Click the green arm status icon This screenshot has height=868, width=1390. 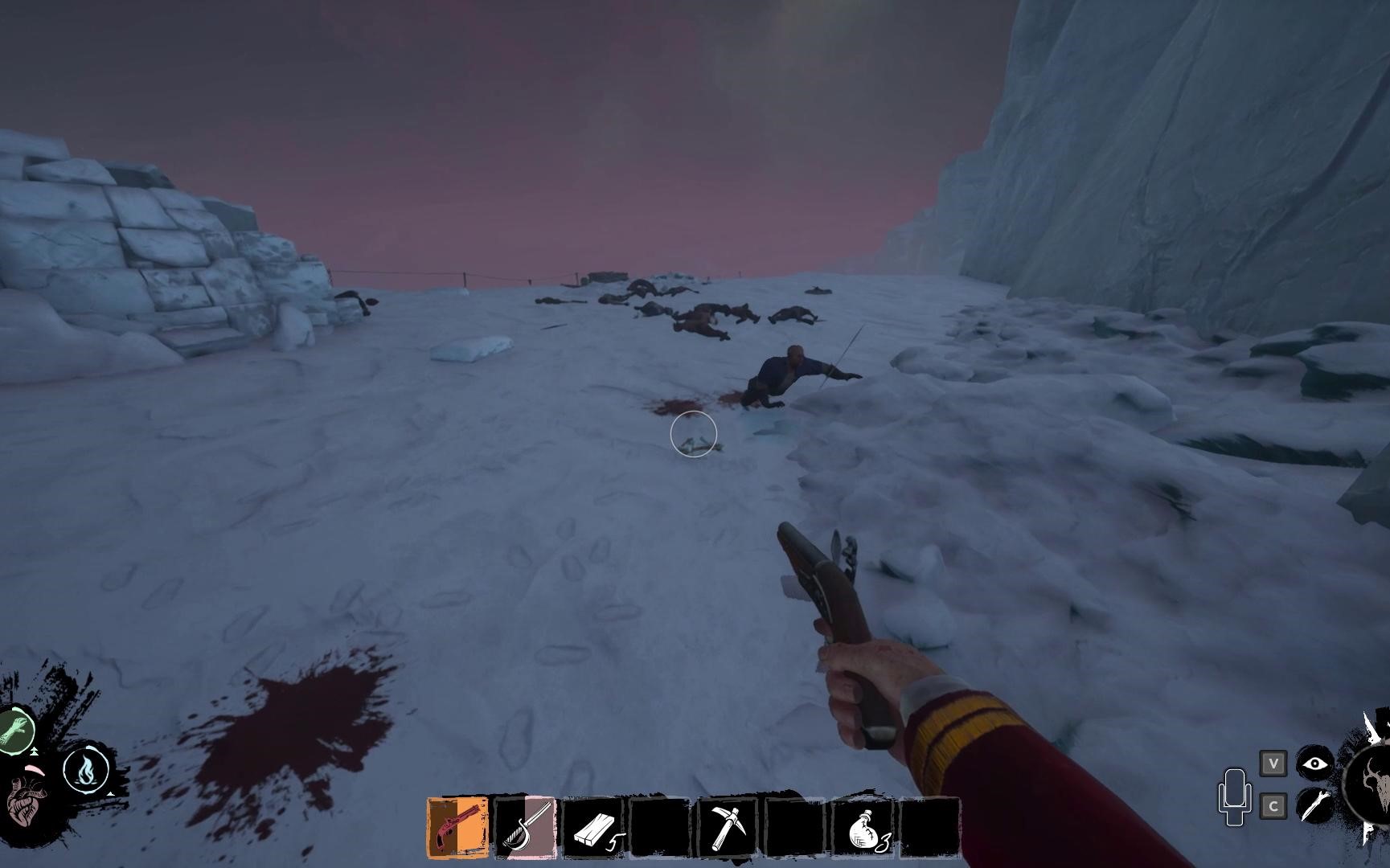16,730
